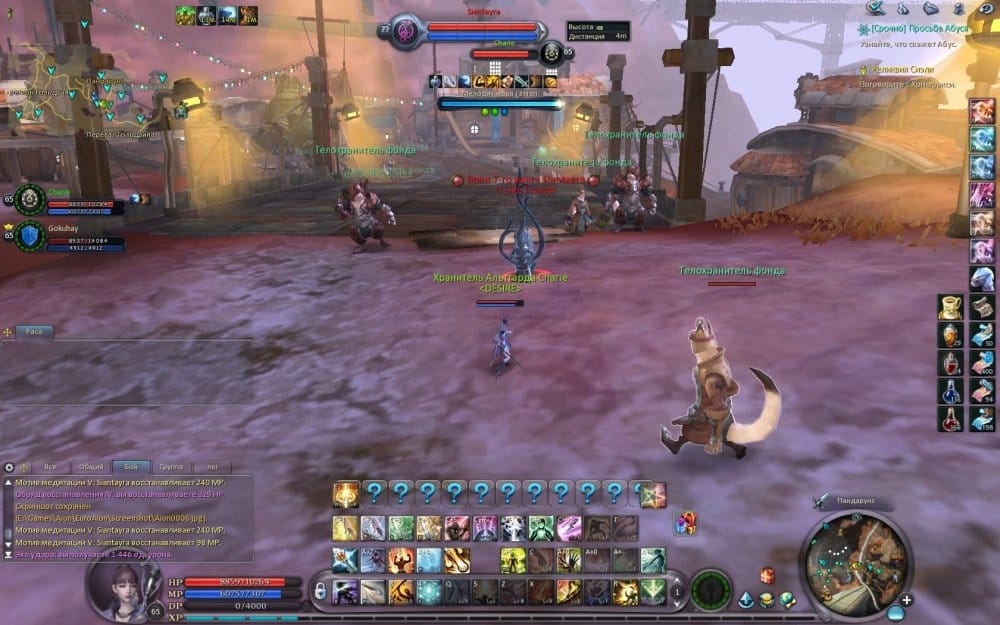The height and width of the screenshot is (625, 1000).
Task: Activate the green downward arrow skill
Action: [x=652, y=591]
